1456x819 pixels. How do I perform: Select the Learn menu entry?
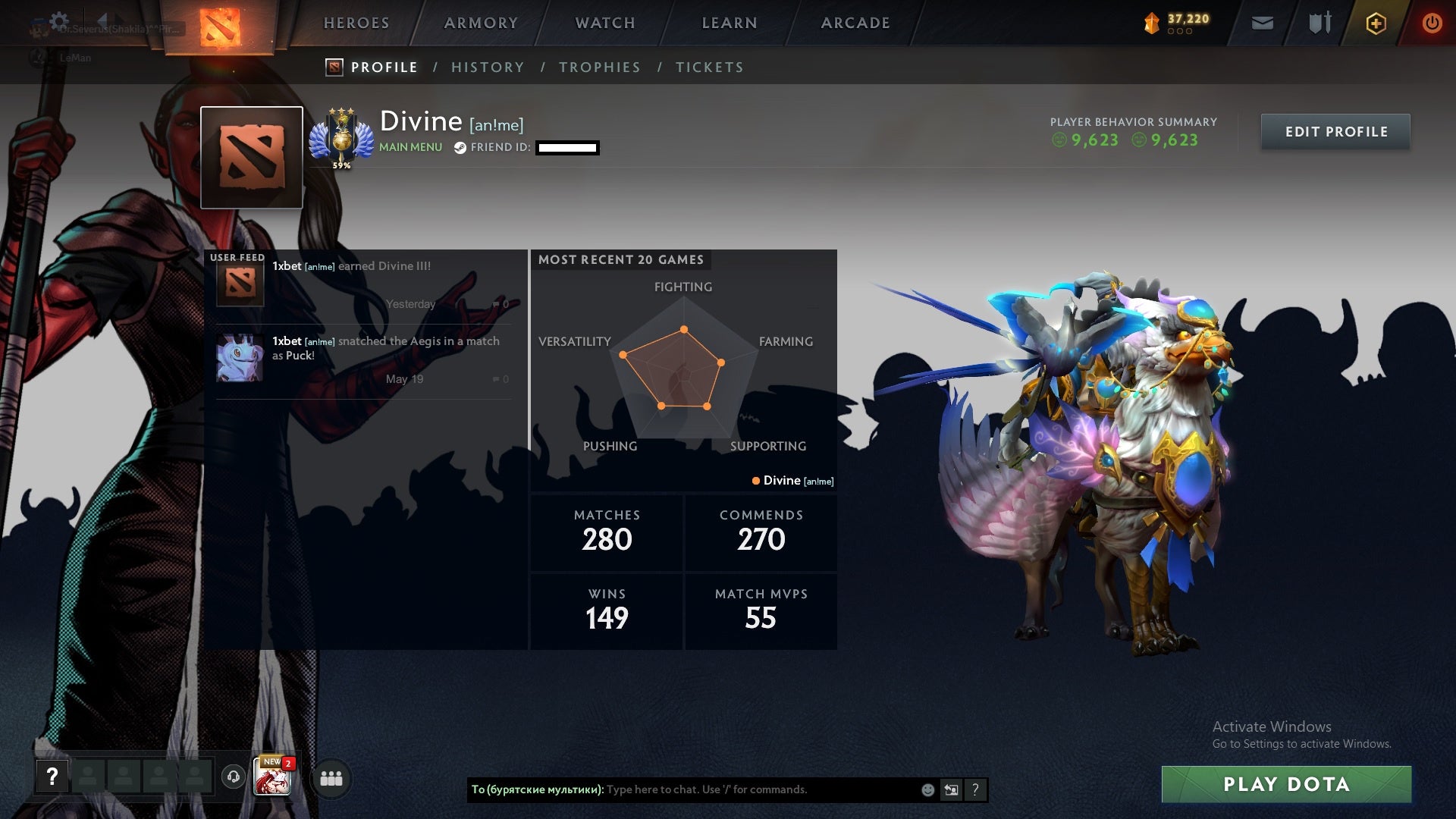[730, 23]
